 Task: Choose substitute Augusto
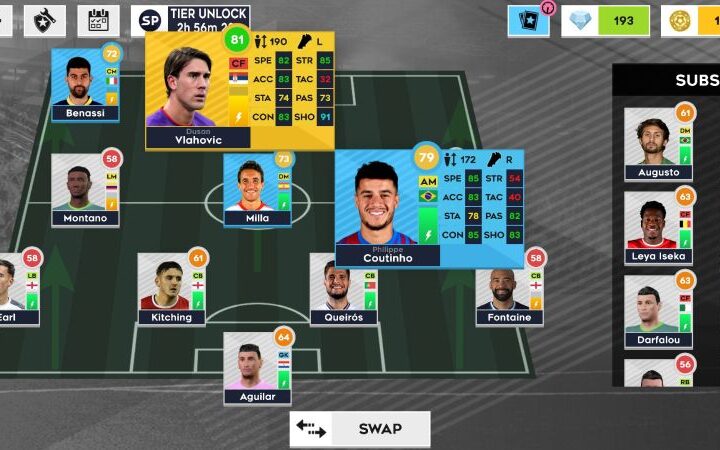[x=658, y=143]
